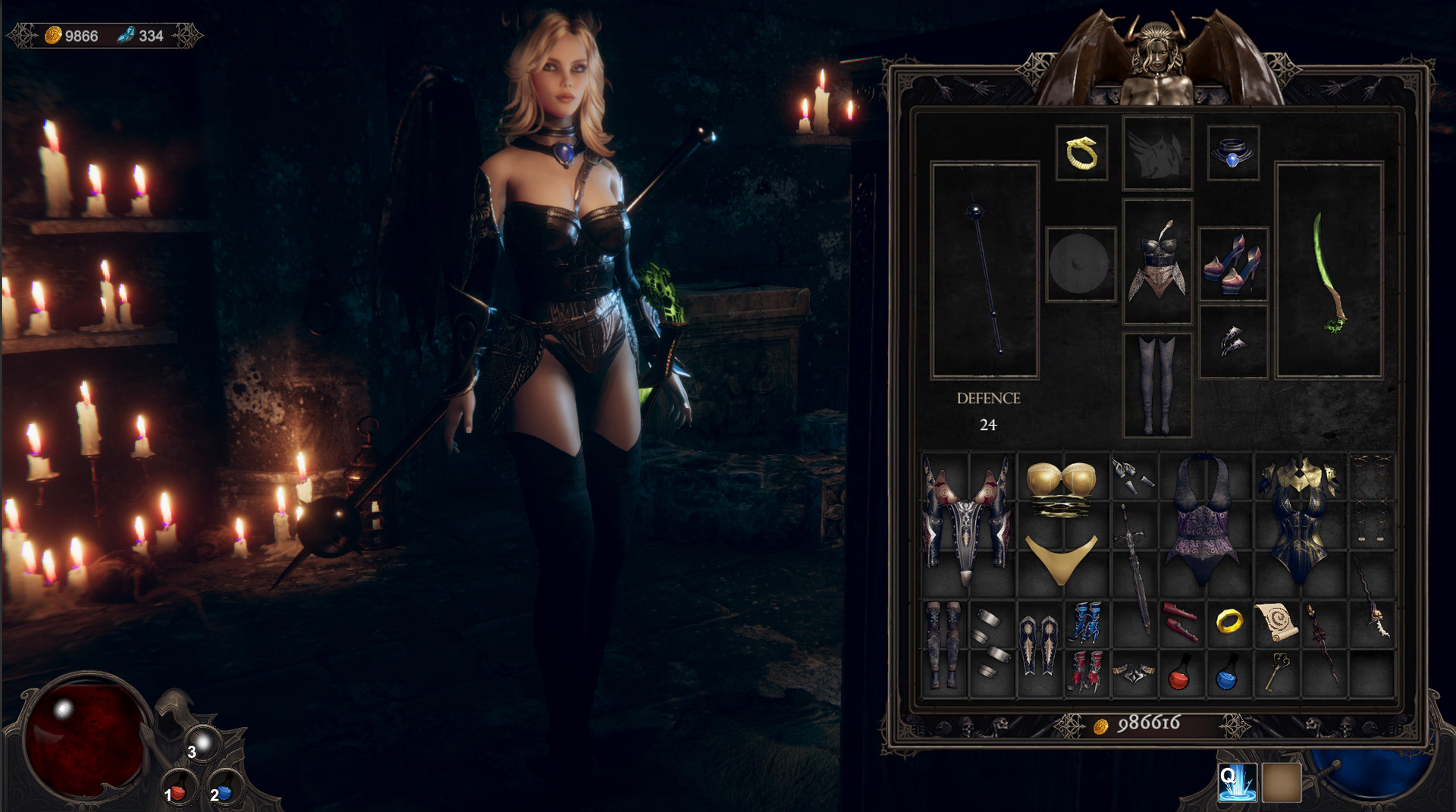Pick up the gold ring from inventory
Screen dimensions: 1456x812
pyautogui.click(x=1230, y=620)
